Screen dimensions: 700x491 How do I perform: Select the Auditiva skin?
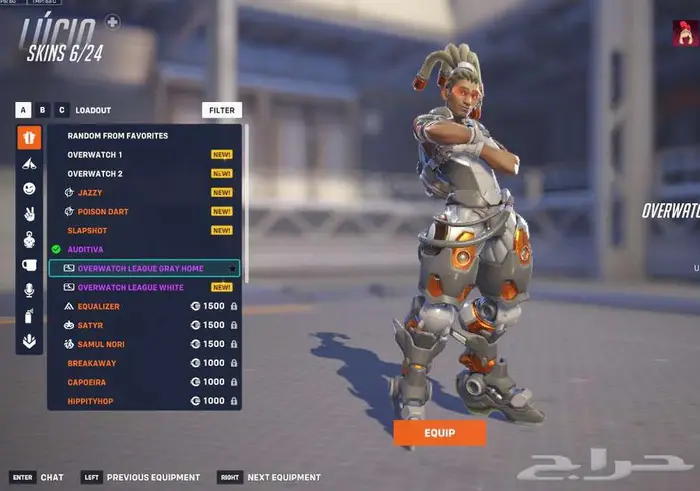(85, 249)
